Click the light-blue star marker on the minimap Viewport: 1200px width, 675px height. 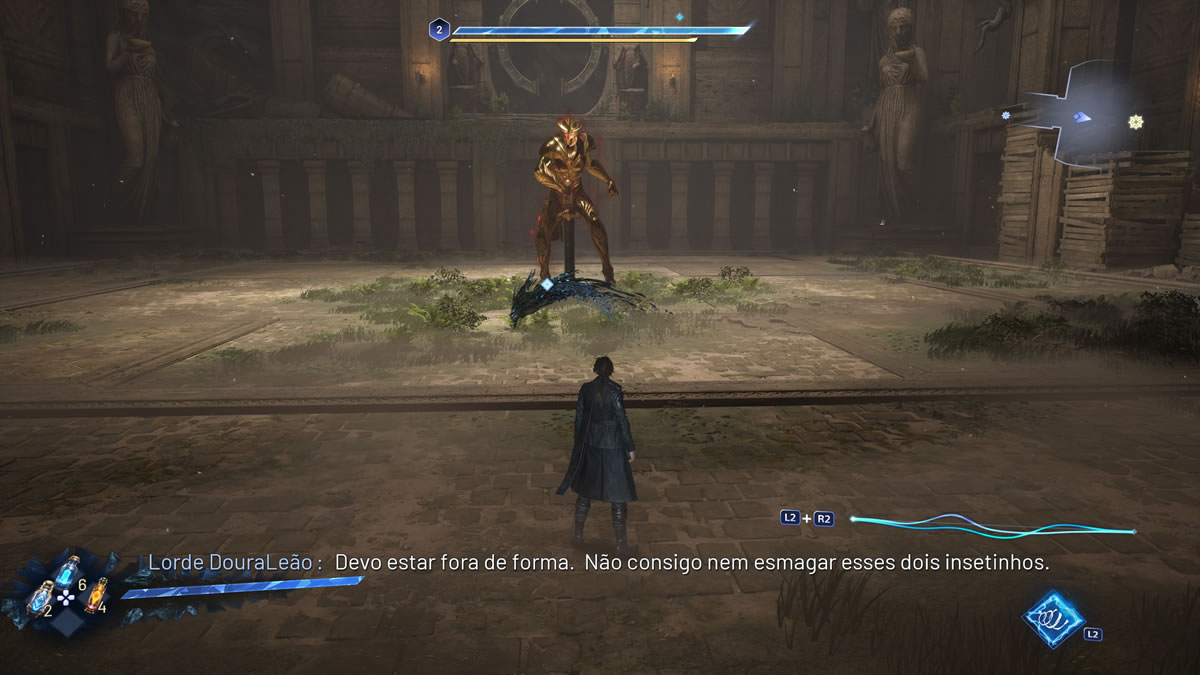[1006, 116]
